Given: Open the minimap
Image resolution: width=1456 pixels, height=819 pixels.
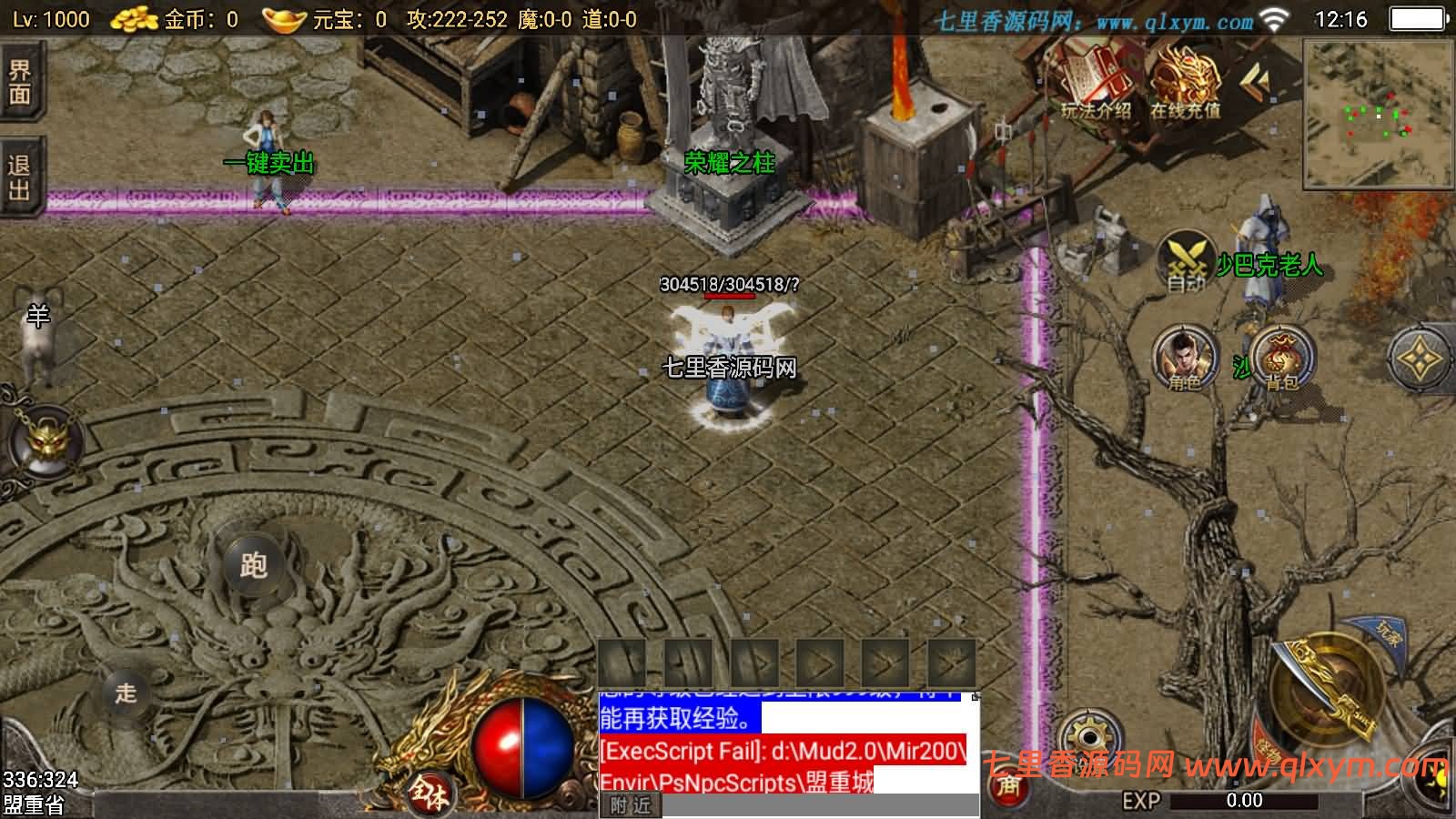Looking at the screenshot, I should coord(1378,114).
